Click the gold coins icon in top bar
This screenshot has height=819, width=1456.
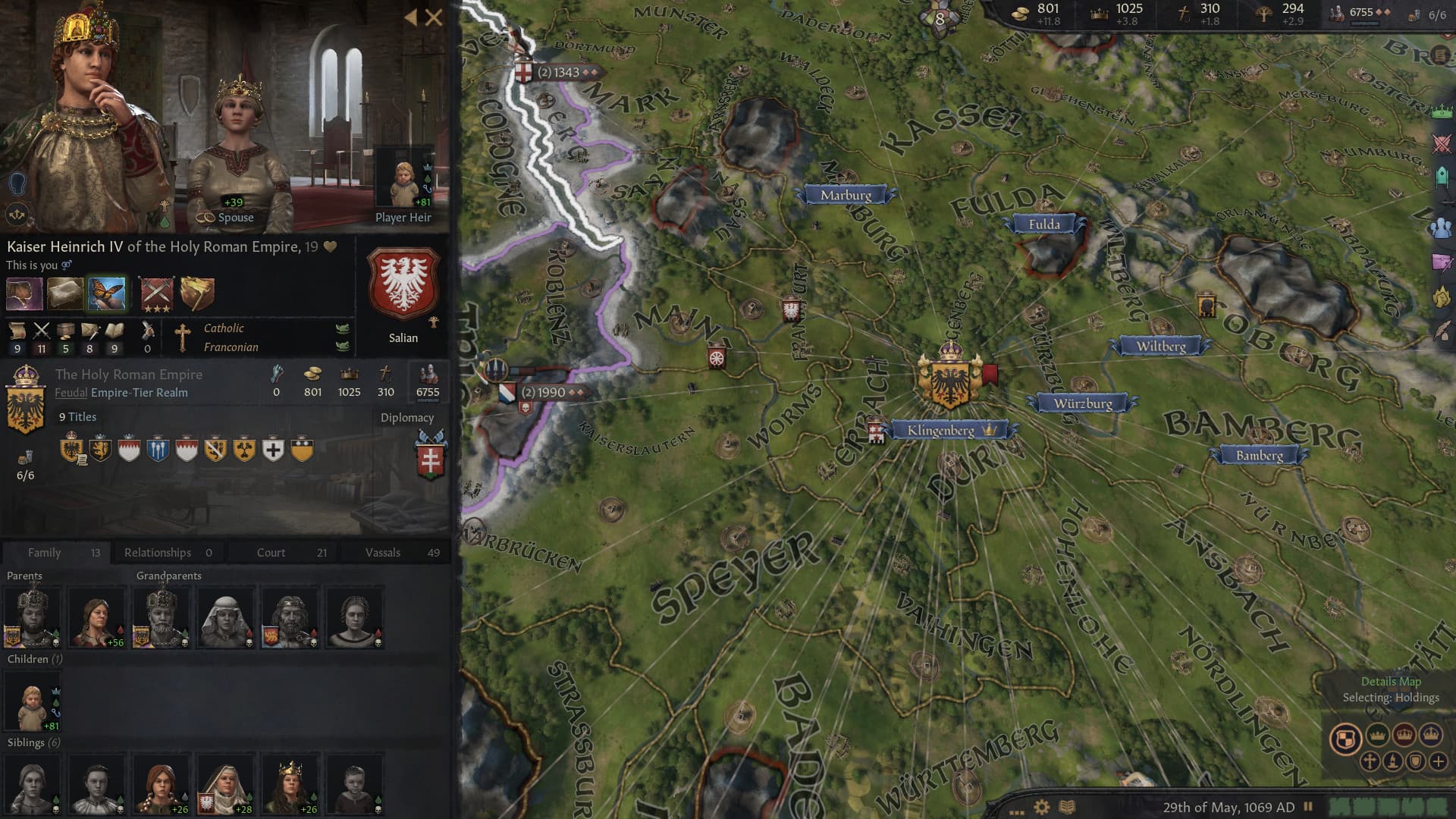point(1020,14)
